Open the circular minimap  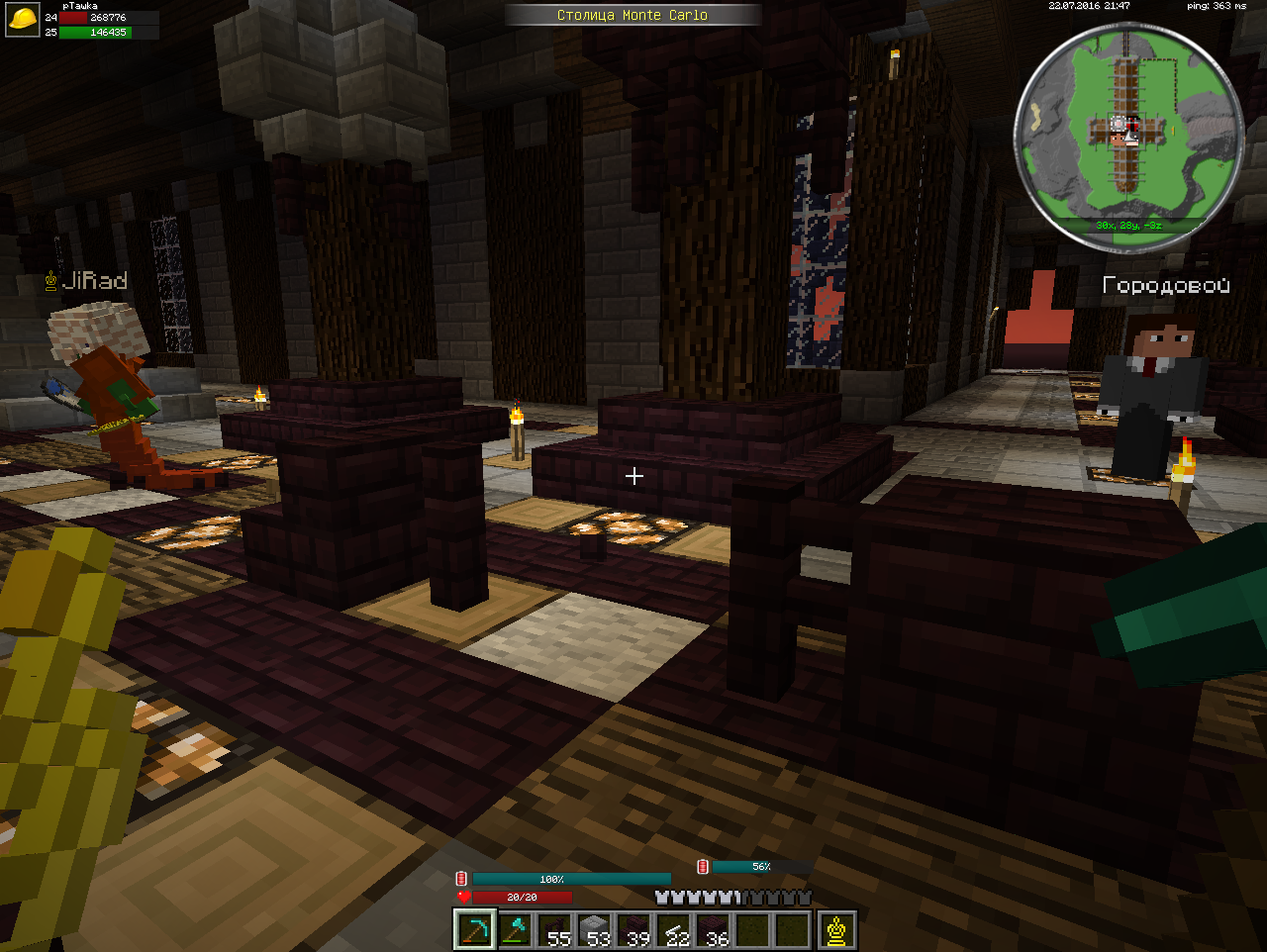click(1128, 136)
